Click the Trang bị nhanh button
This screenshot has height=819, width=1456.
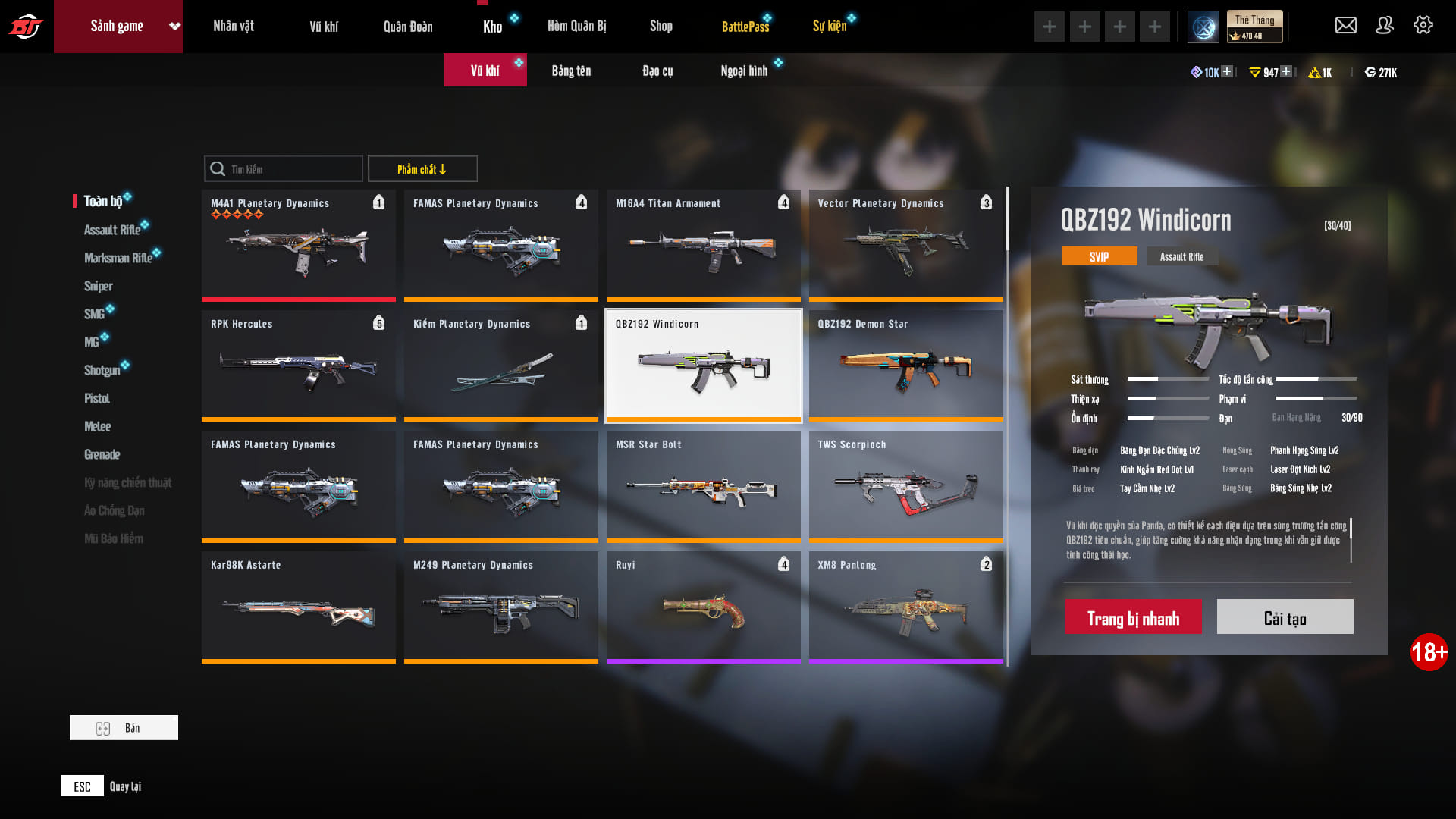click(x=1133, y=617)
